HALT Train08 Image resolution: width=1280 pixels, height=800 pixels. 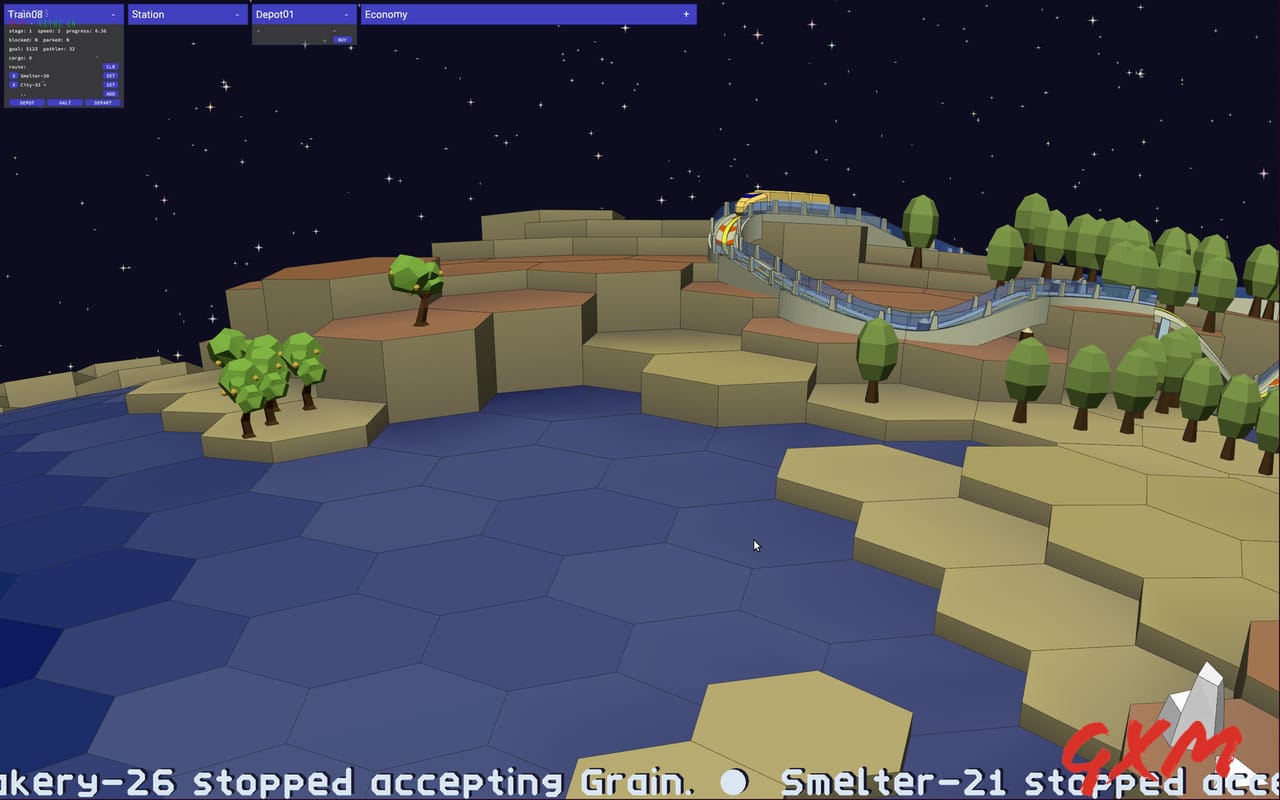[64, 102]
